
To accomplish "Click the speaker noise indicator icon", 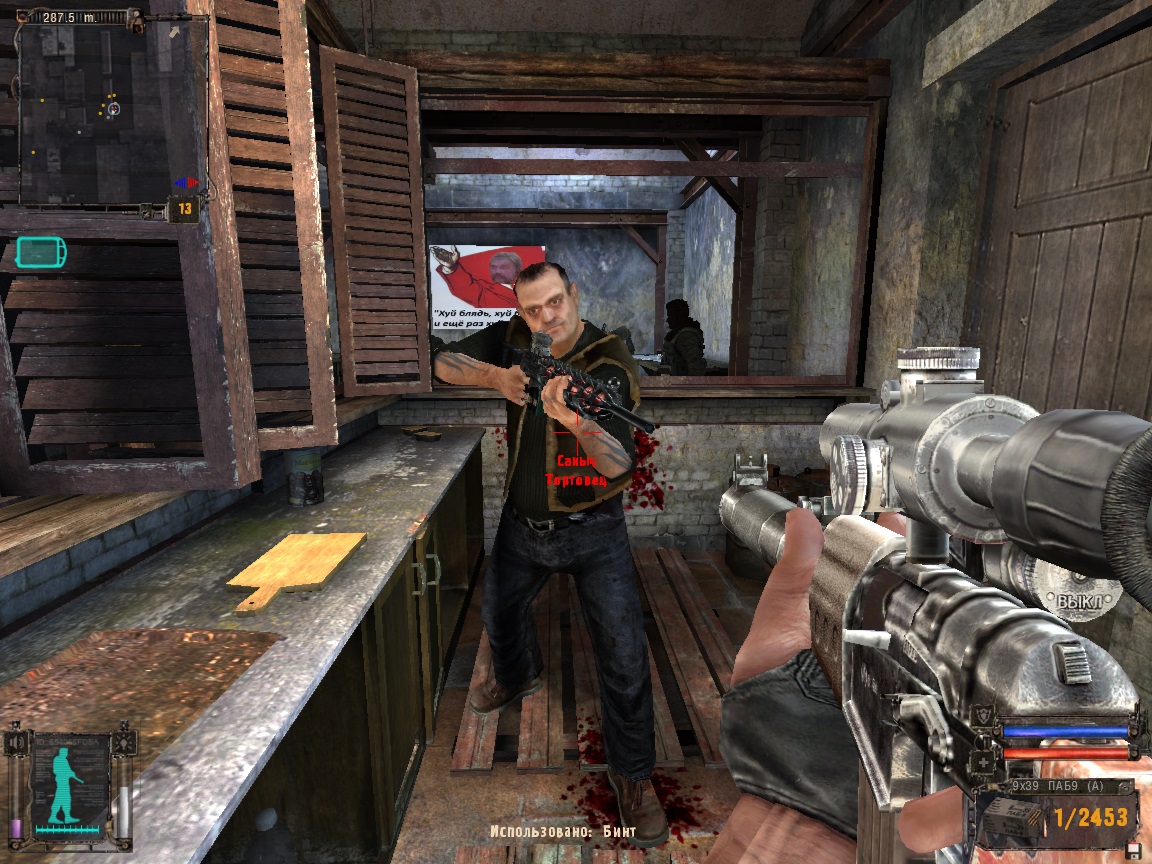I will (14, 742).
